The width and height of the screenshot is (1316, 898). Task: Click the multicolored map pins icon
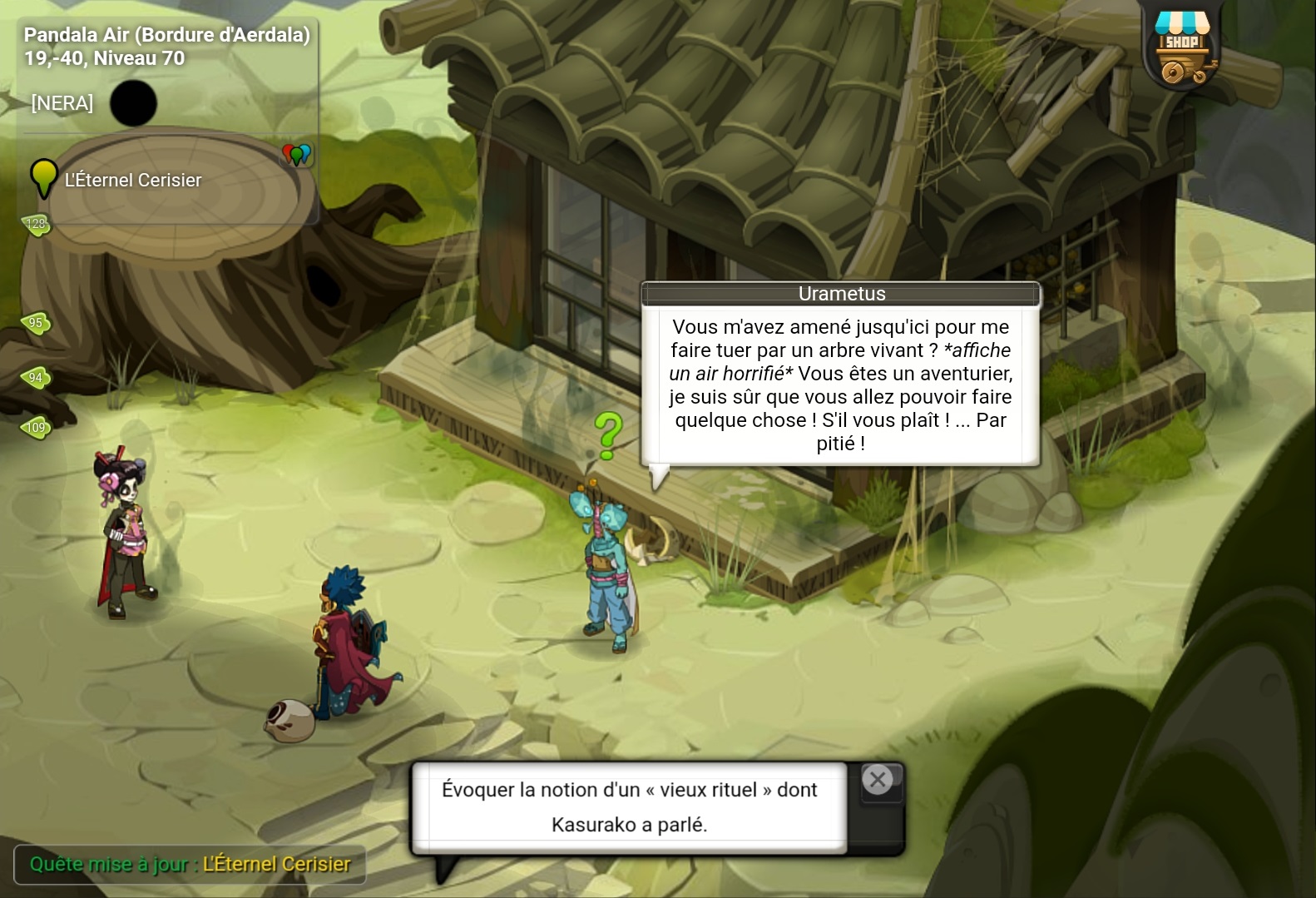coord(297,154)
